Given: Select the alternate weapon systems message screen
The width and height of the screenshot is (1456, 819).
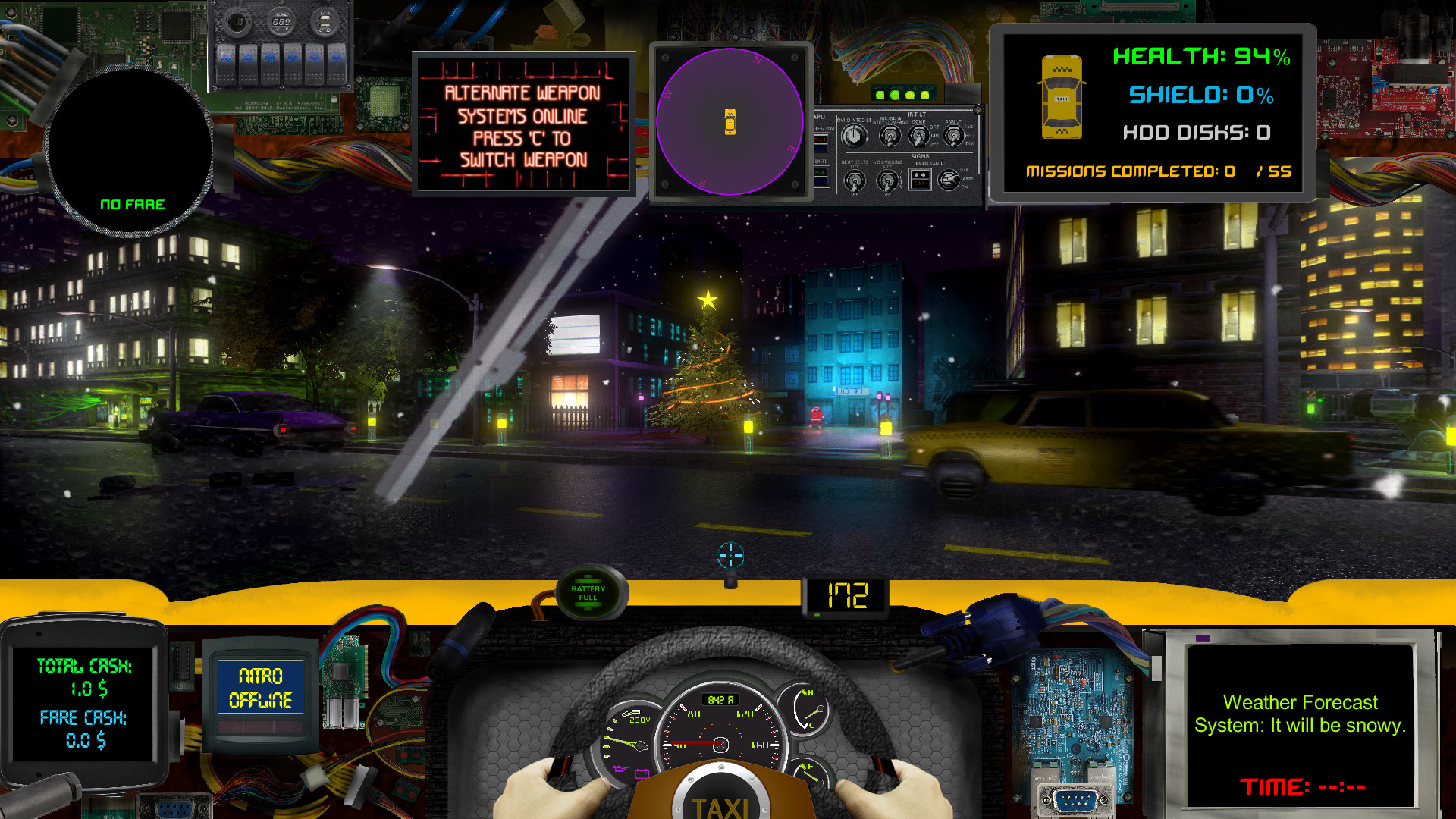Looking at the screenshot, I should [523, 125].
